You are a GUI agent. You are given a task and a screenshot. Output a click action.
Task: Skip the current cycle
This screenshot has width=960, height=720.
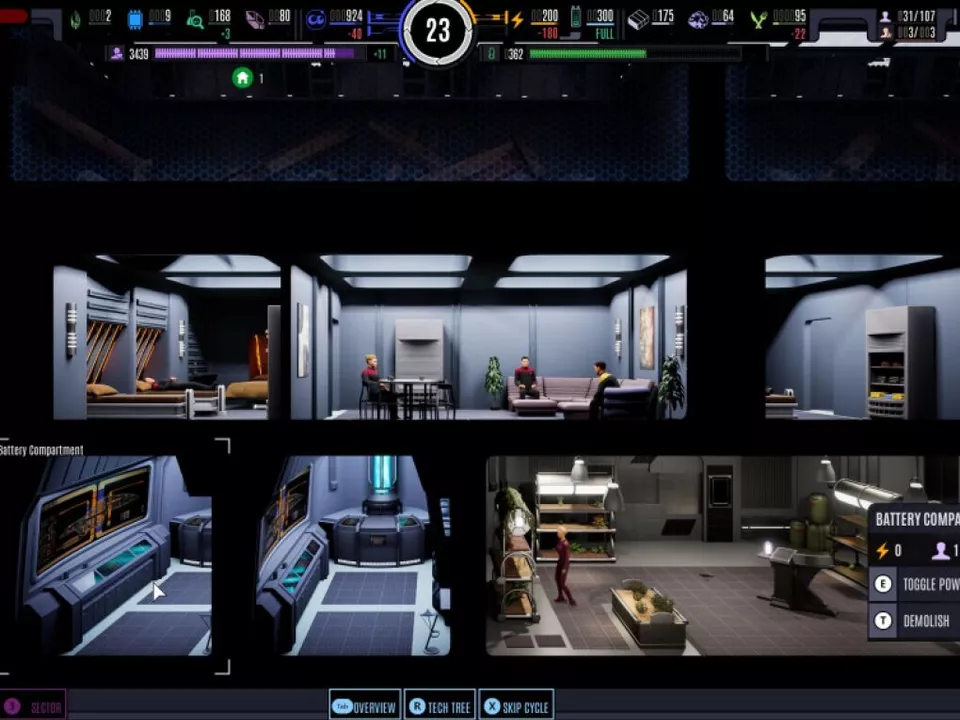515,706
